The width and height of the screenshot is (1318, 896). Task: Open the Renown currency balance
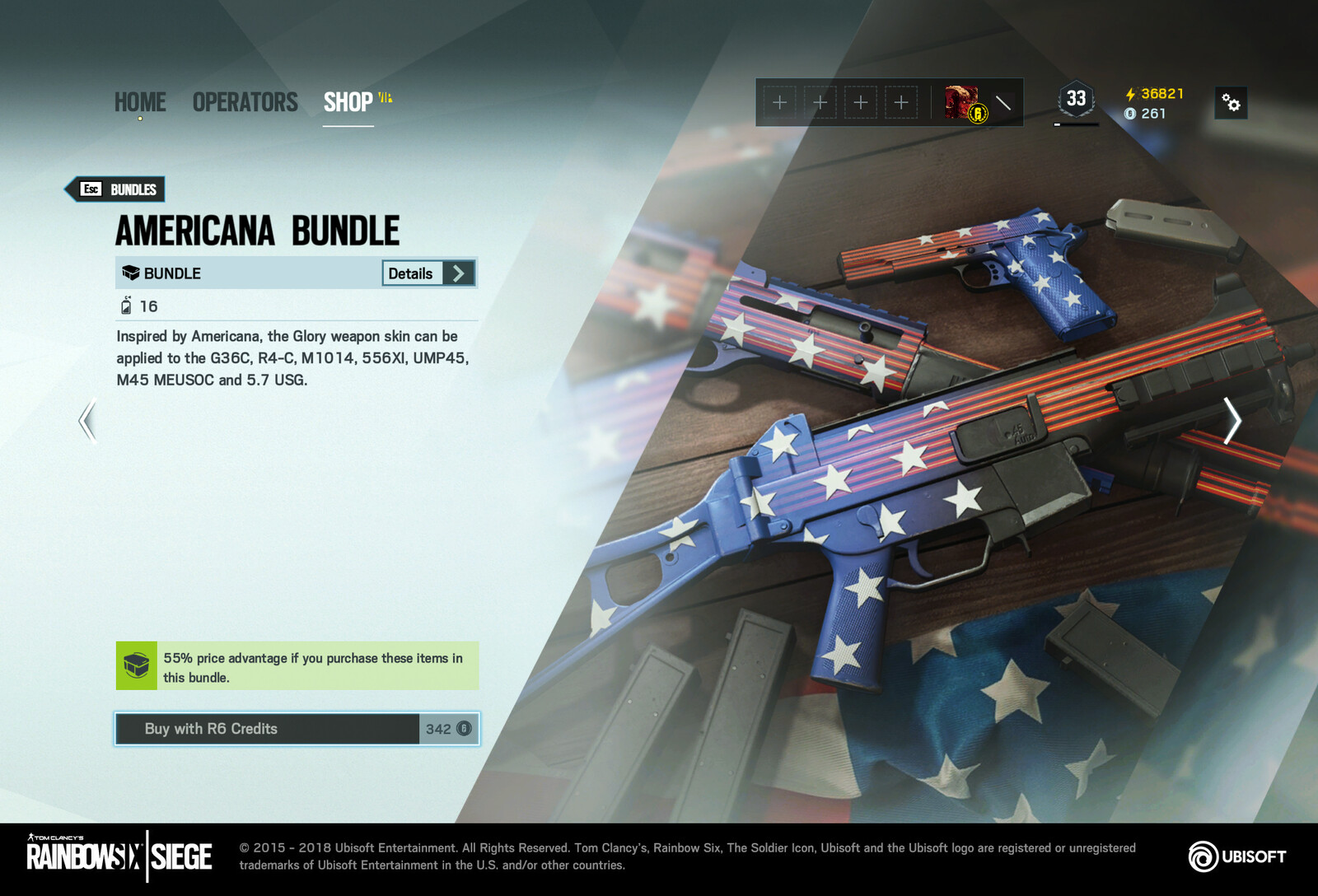[x=1155, y=94]
